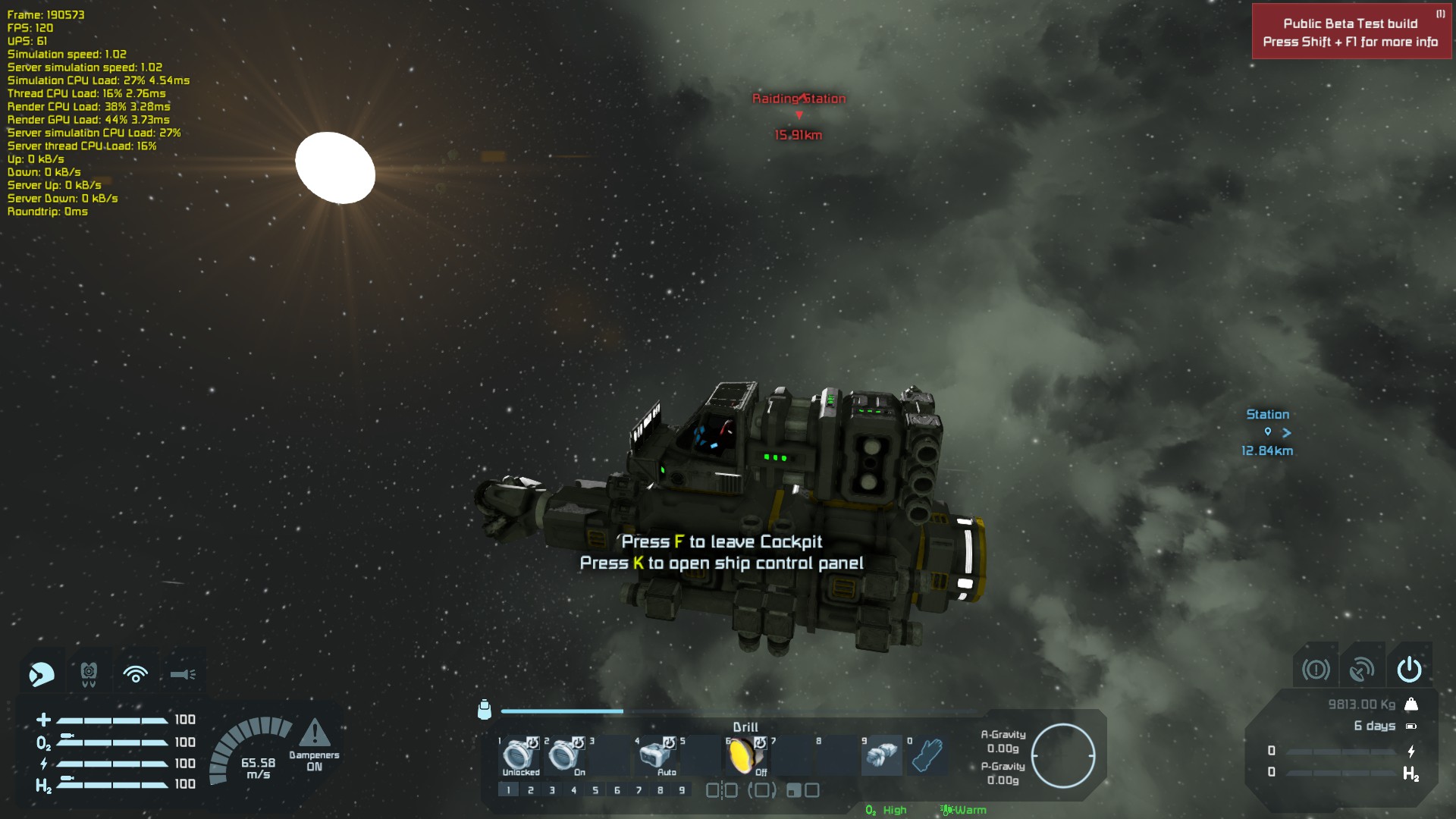Image resolution: width=1456 pixels, height=819 pixels.
Task: Select the blue Station waypoint marker
Action: pyautogui.click(x=1268, y=432)
